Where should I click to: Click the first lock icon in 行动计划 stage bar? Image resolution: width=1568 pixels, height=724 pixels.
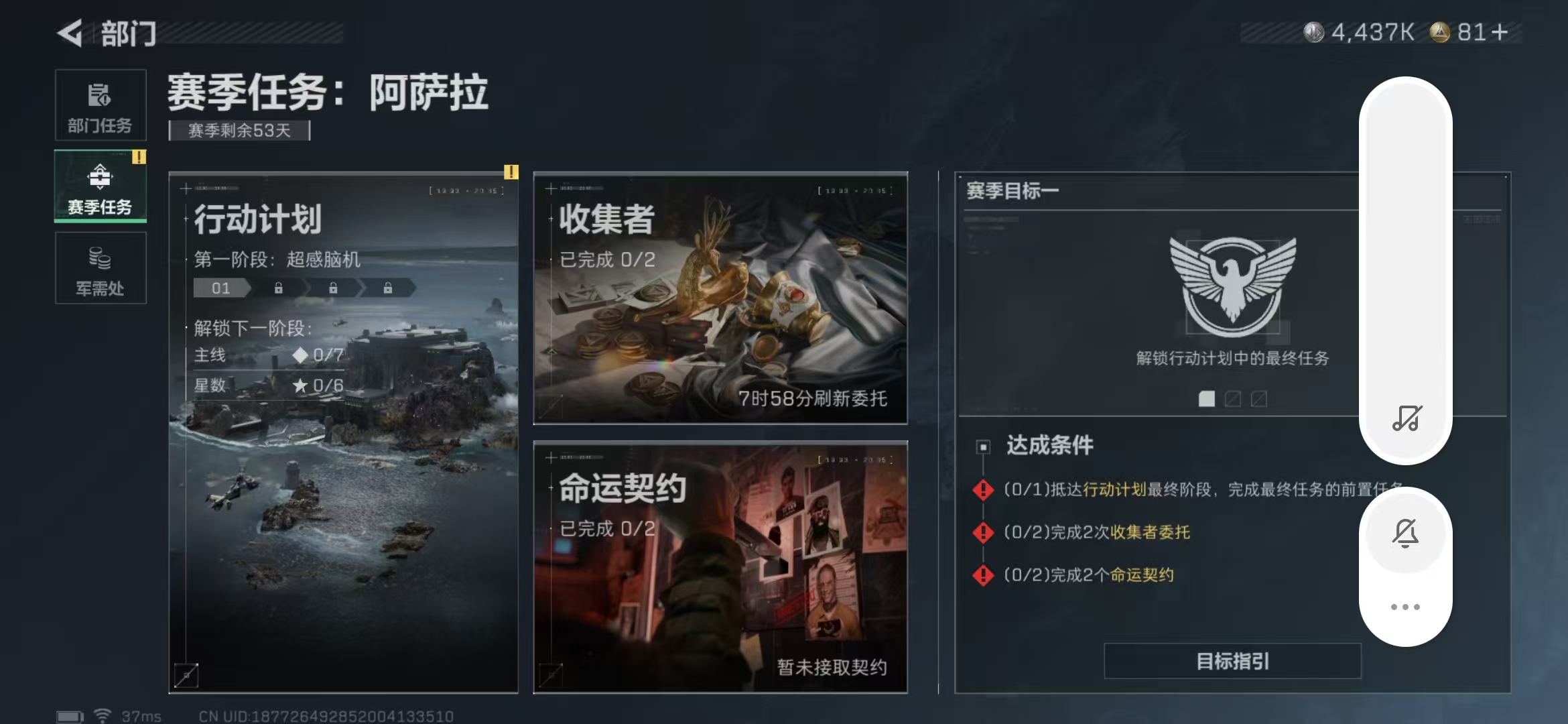[x=278, y=288]
